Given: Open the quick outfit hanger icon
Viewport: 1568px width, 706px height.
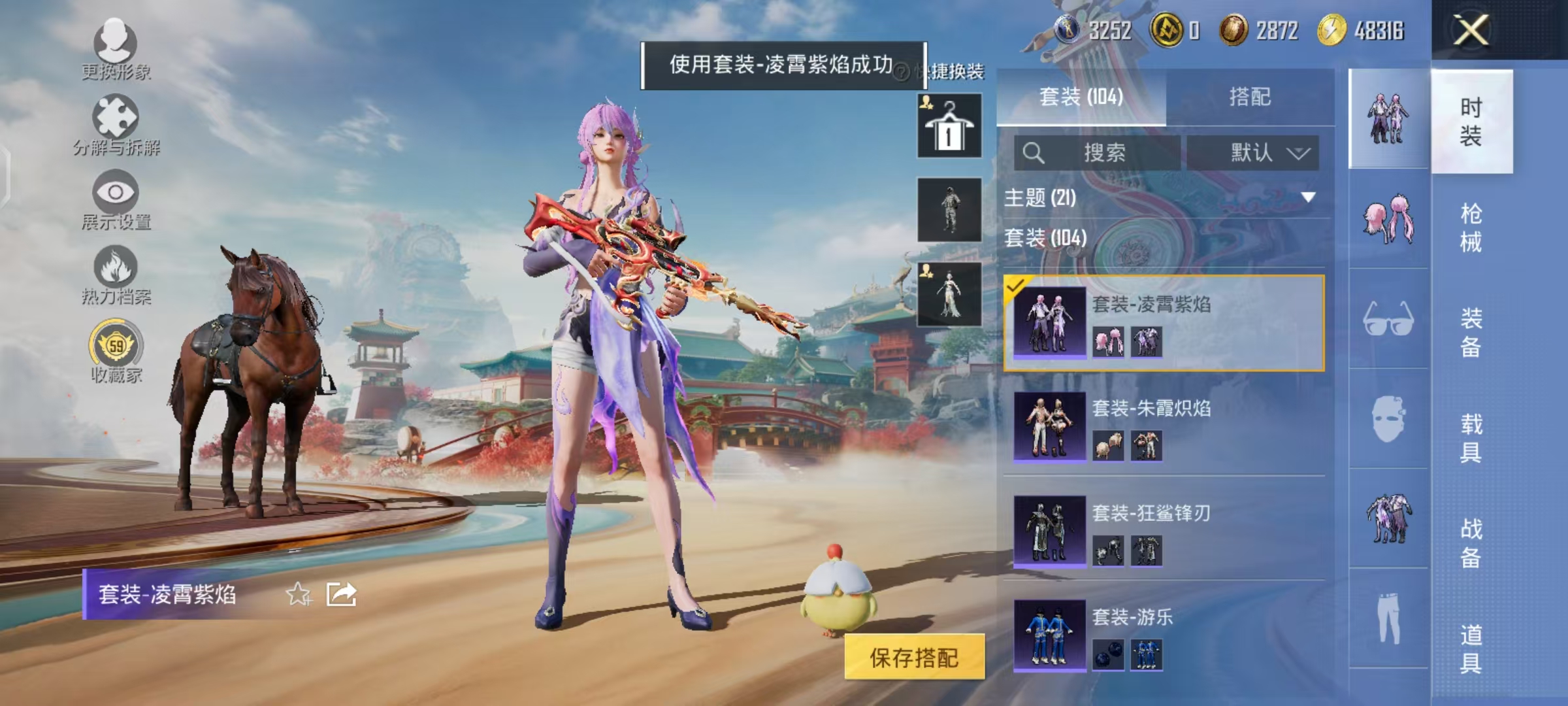Looking at the screenshot, I should 948,124.
